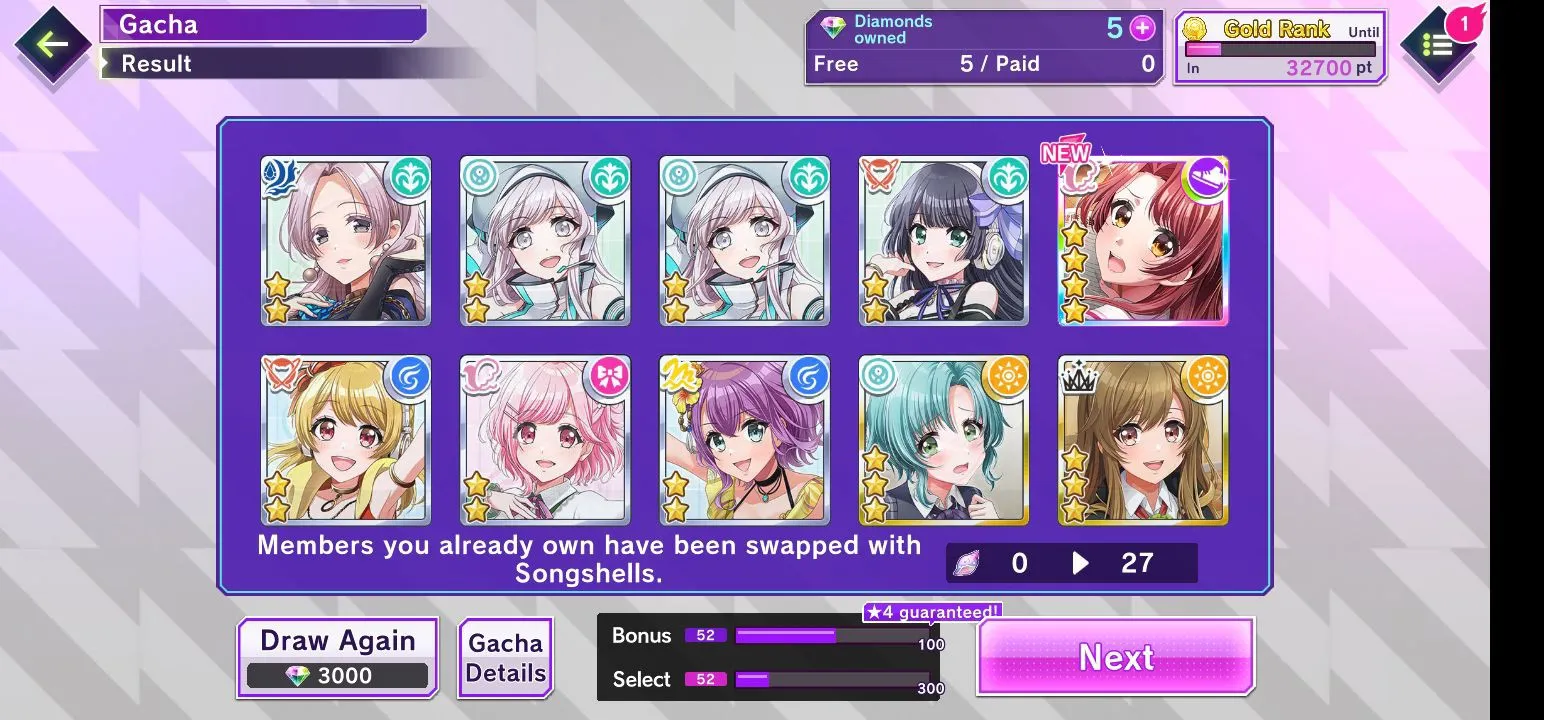Continue with the Next button

click(1115, 657)
